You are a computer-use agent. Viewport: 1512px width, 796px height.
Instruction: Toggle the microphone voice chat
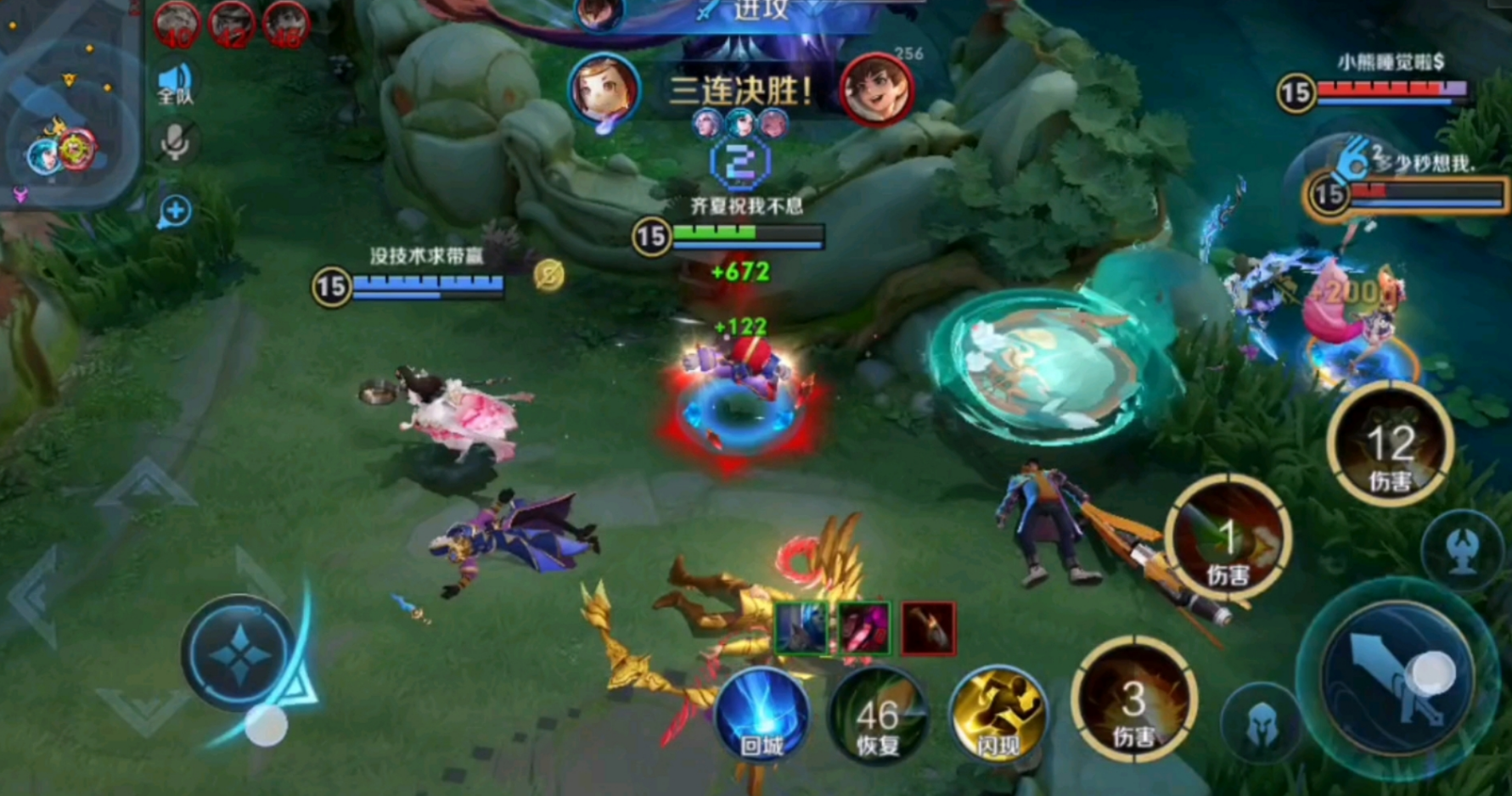[175, 143]
